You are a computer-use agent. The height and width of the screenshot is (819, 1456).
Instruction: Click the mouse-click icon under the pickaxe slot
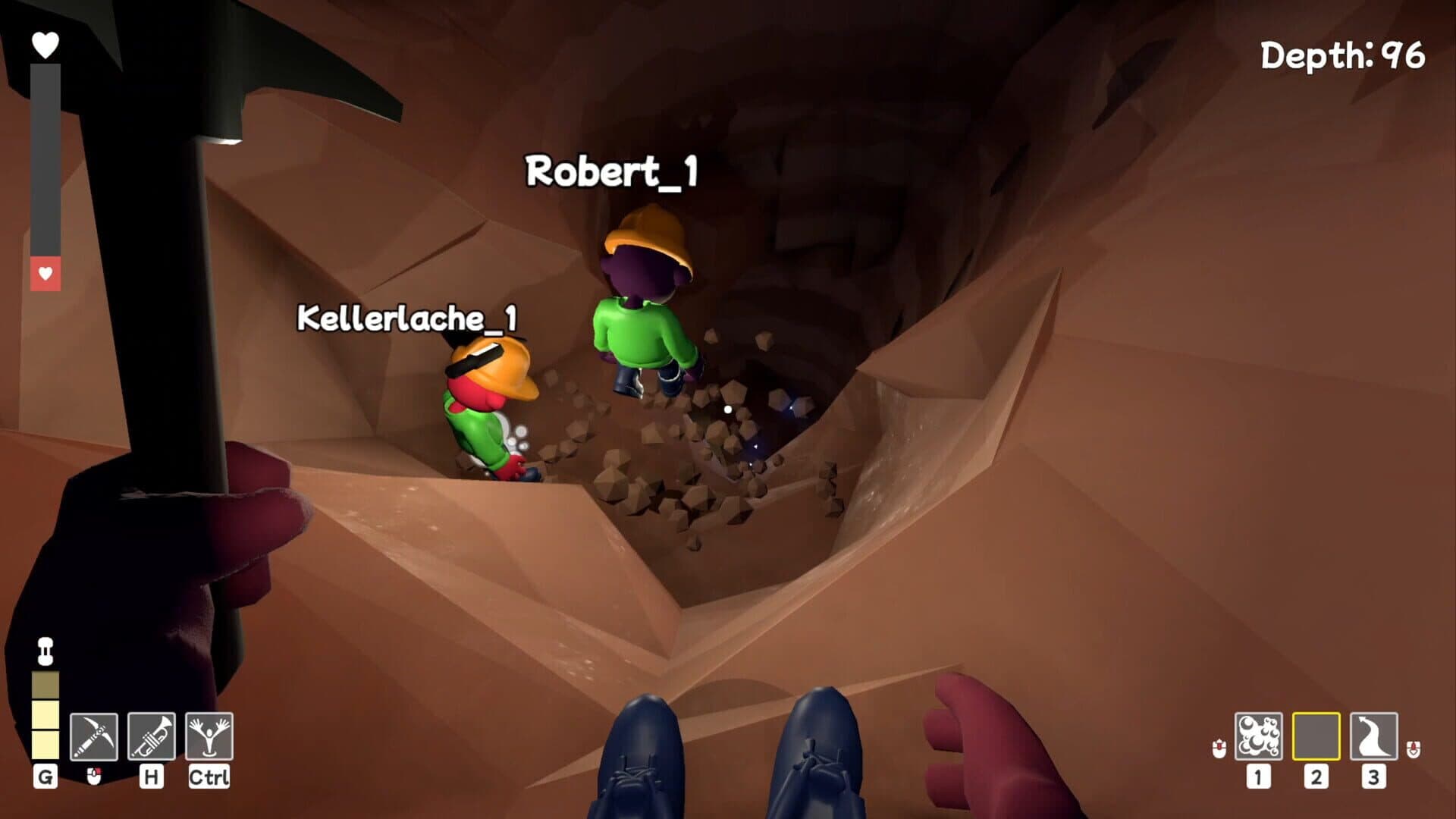click(94, 777)
